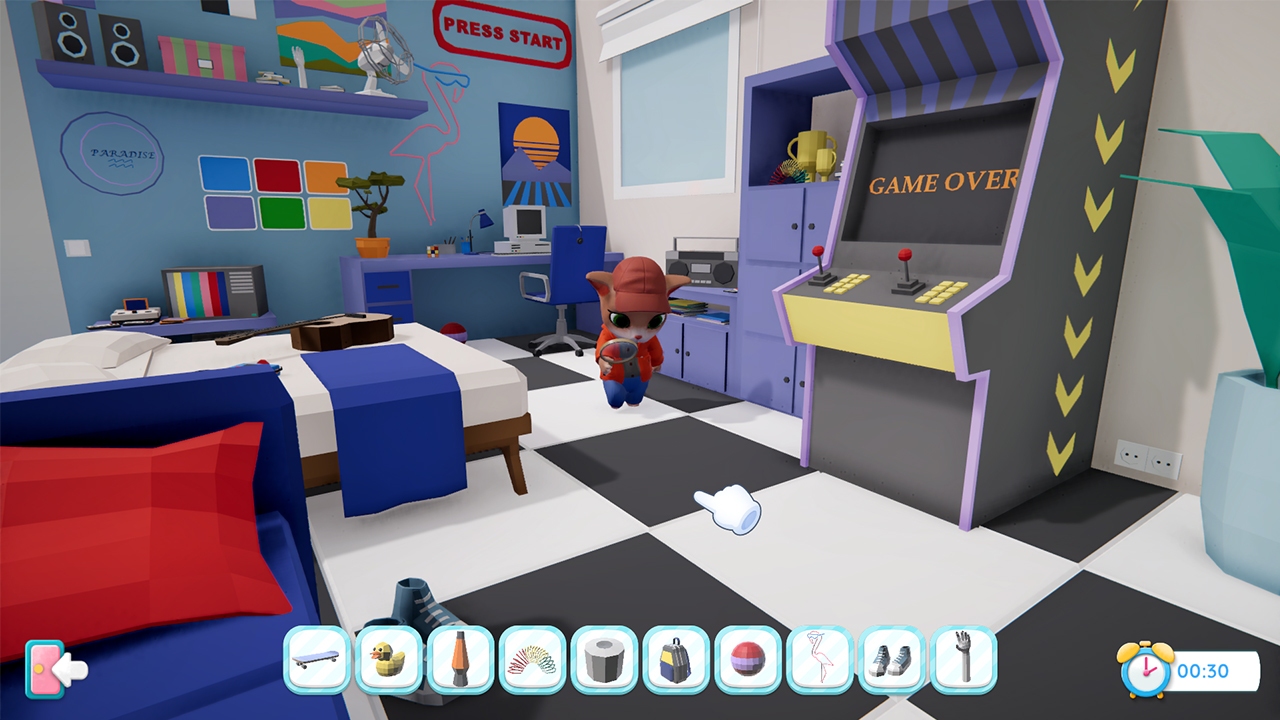Select the backpack item icon
Image resolution: width=1280 pixels, height=720 pixels.
click(675, 662)
